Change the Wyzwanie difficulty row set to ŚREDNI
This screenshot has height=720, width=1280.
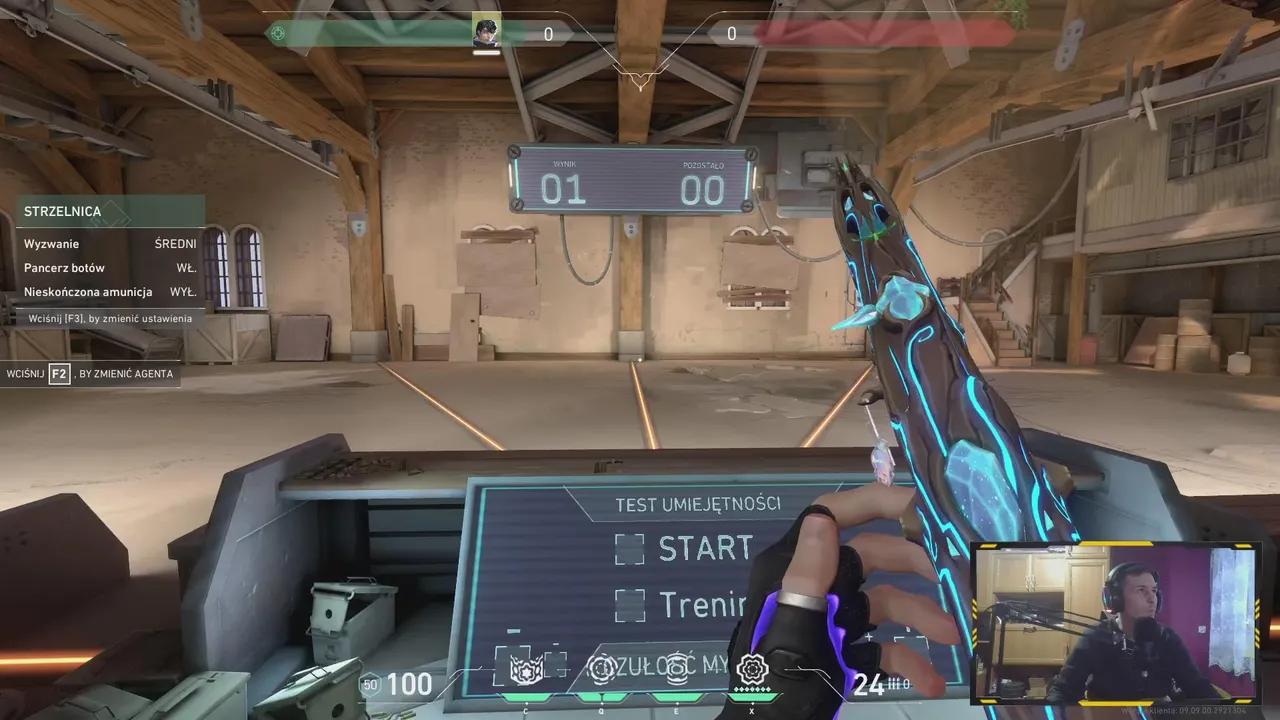(110, 244)
